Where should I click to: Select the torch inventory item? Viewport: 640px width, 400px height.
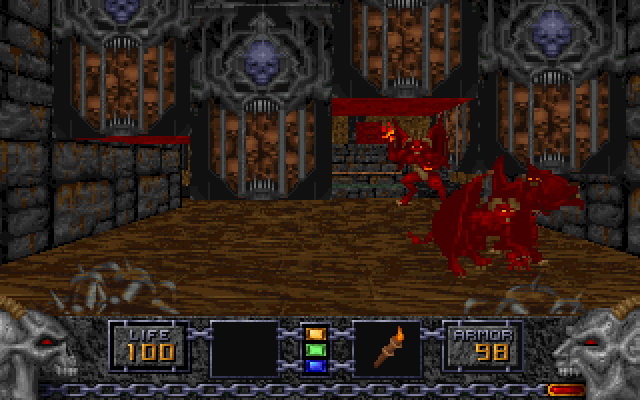(x=388, y=347)
